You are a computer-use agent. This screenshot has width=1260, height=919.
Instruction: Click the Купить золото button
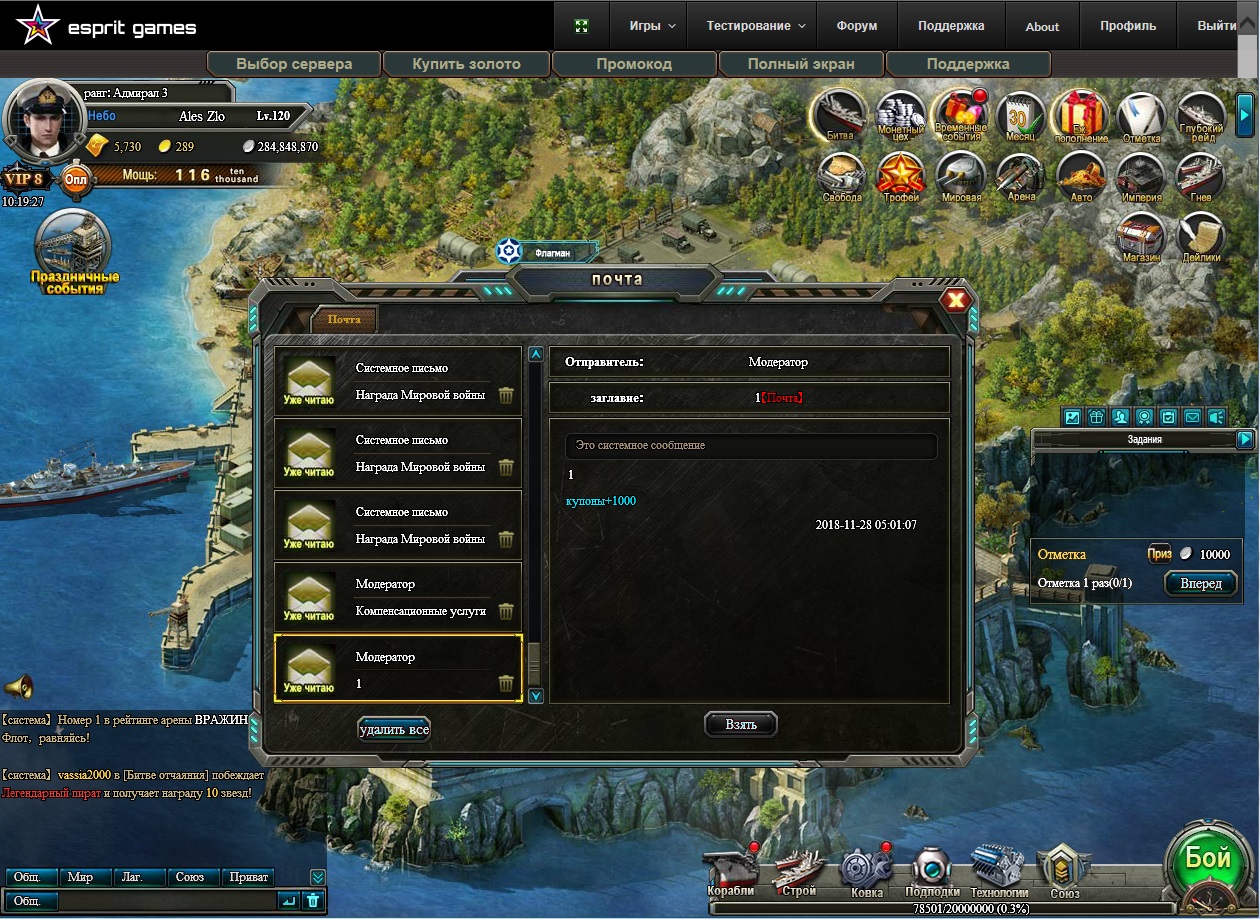(466, 64)
